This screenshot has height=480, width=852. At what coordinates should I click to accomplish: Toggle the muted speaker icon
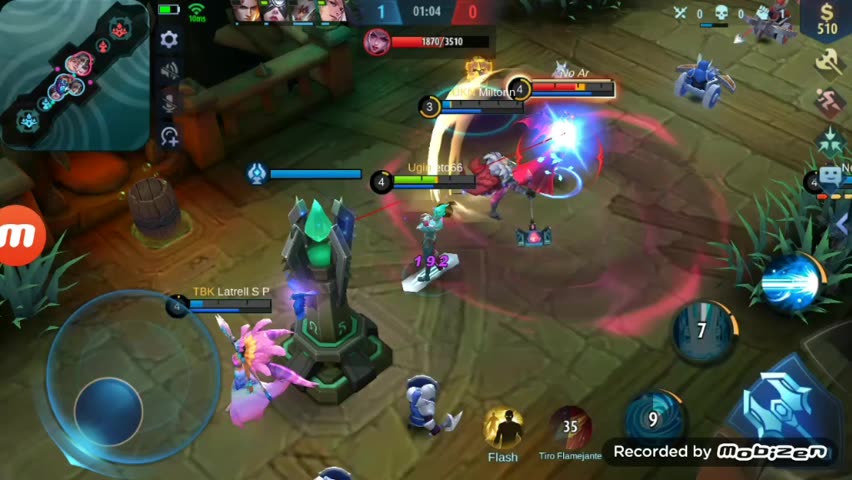[x=169, y=70]
